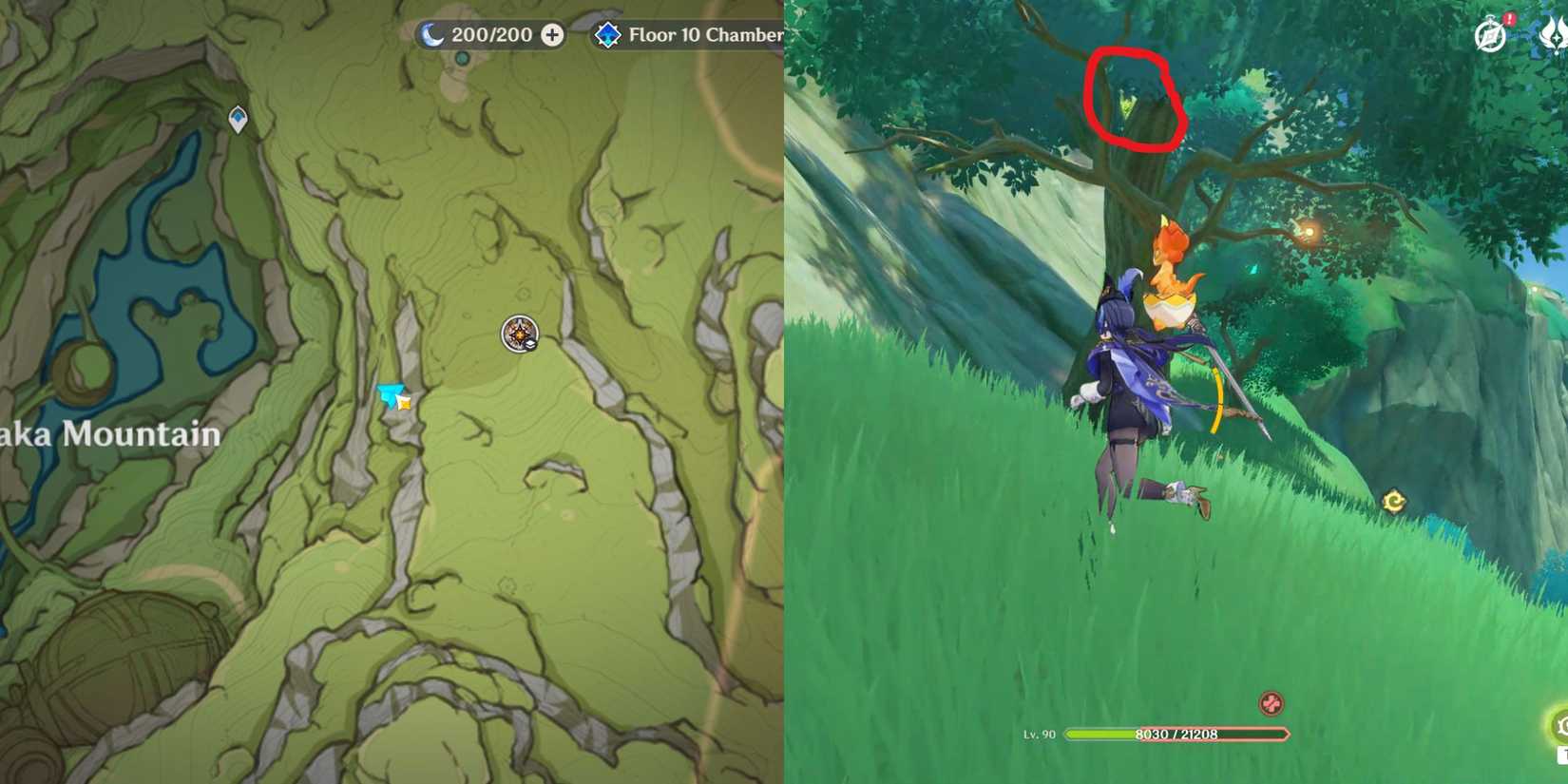Open the event icon with red exclamation badge

(x=1487, y=31)
